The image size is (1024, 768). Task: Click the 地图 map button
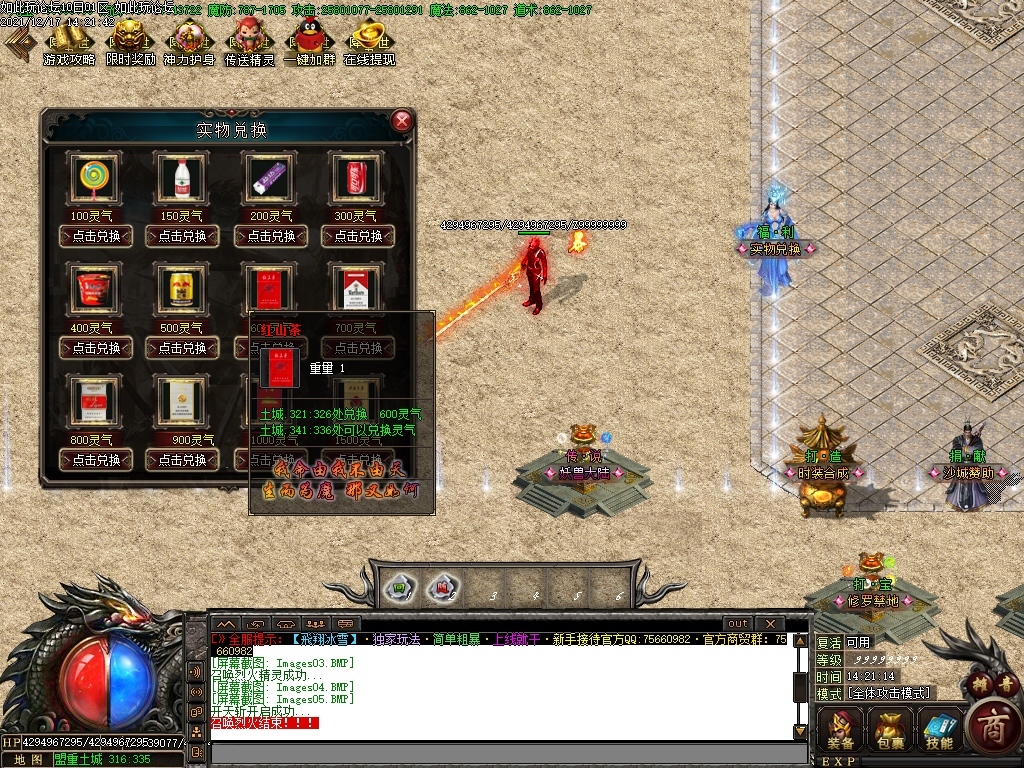click(x=26, y=759)
